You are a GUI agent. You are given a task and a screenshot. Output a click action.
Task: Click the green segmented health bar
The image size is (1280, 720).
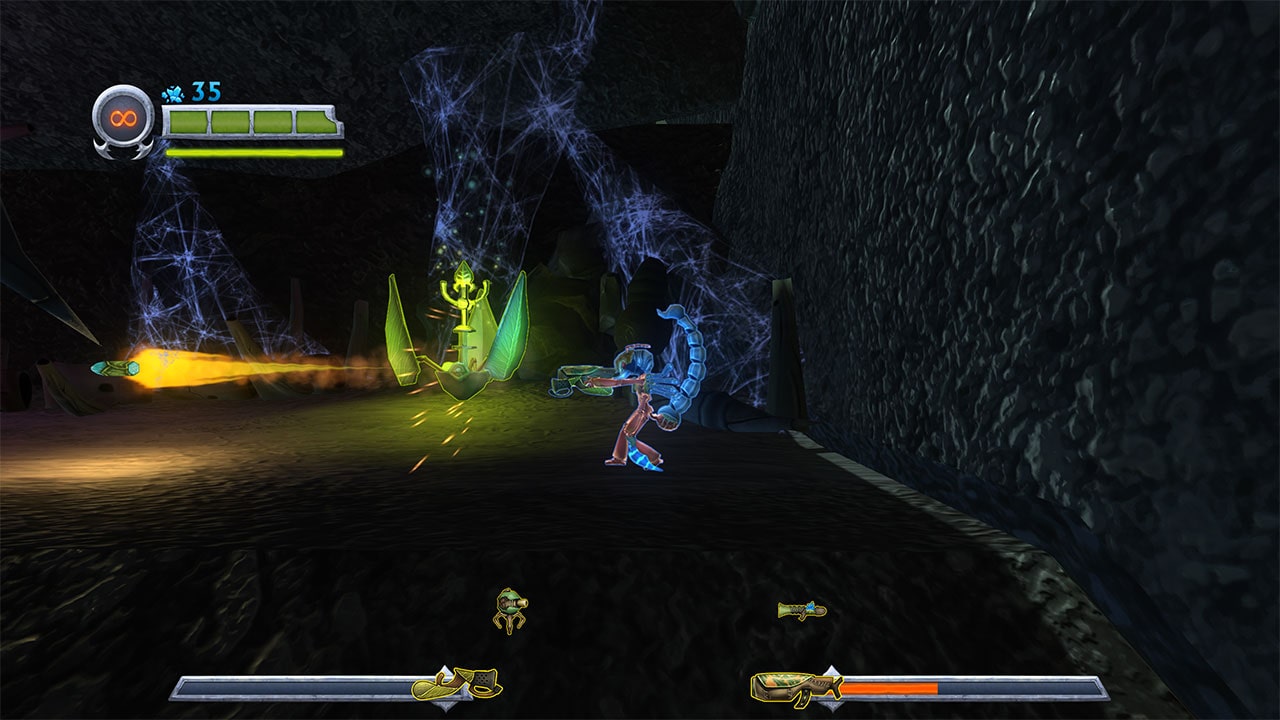point(250,122)
